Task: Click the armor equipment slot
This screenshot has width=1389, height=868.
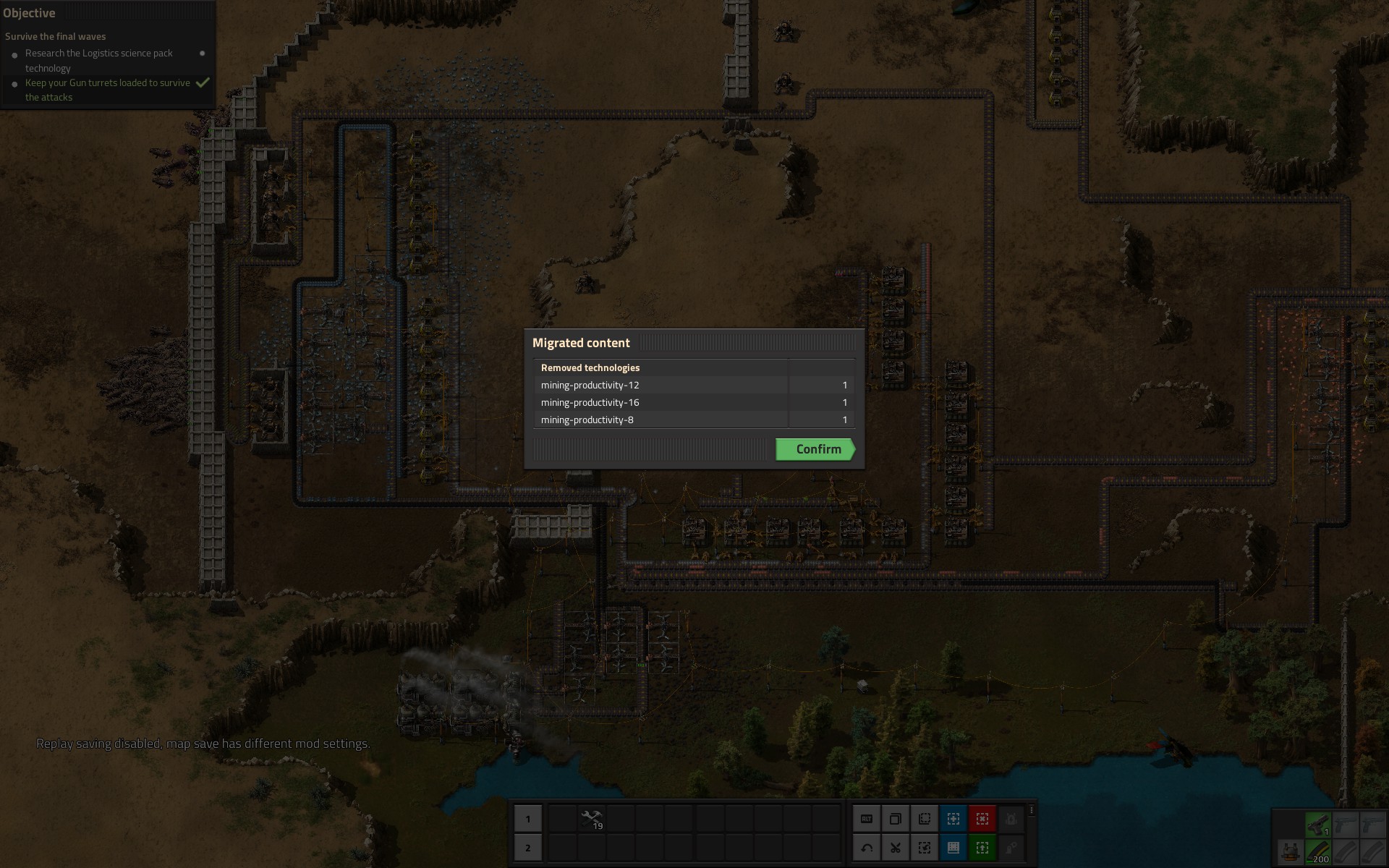Action: click(x=1289, y=852)
